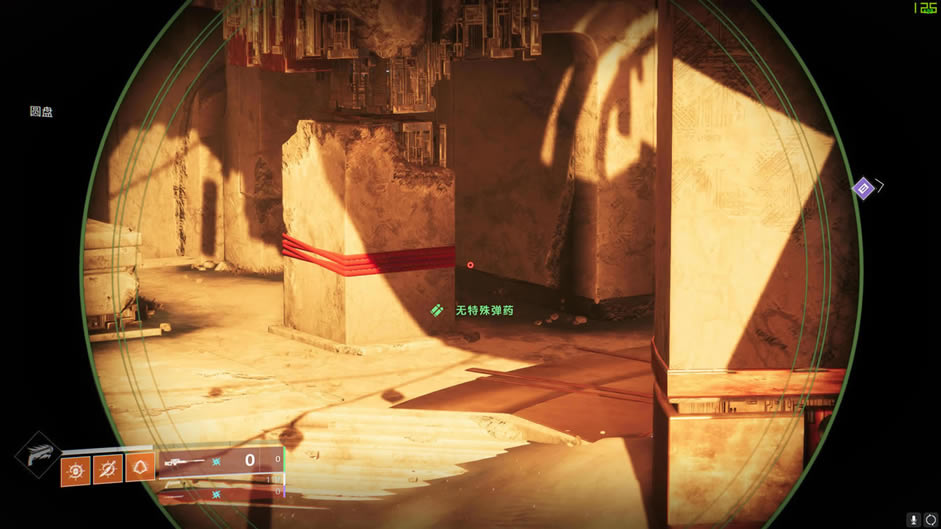Select the grenade ability icon
This screenshot has width=941, height=529.
pyautogui.click(x=75, y=468)
